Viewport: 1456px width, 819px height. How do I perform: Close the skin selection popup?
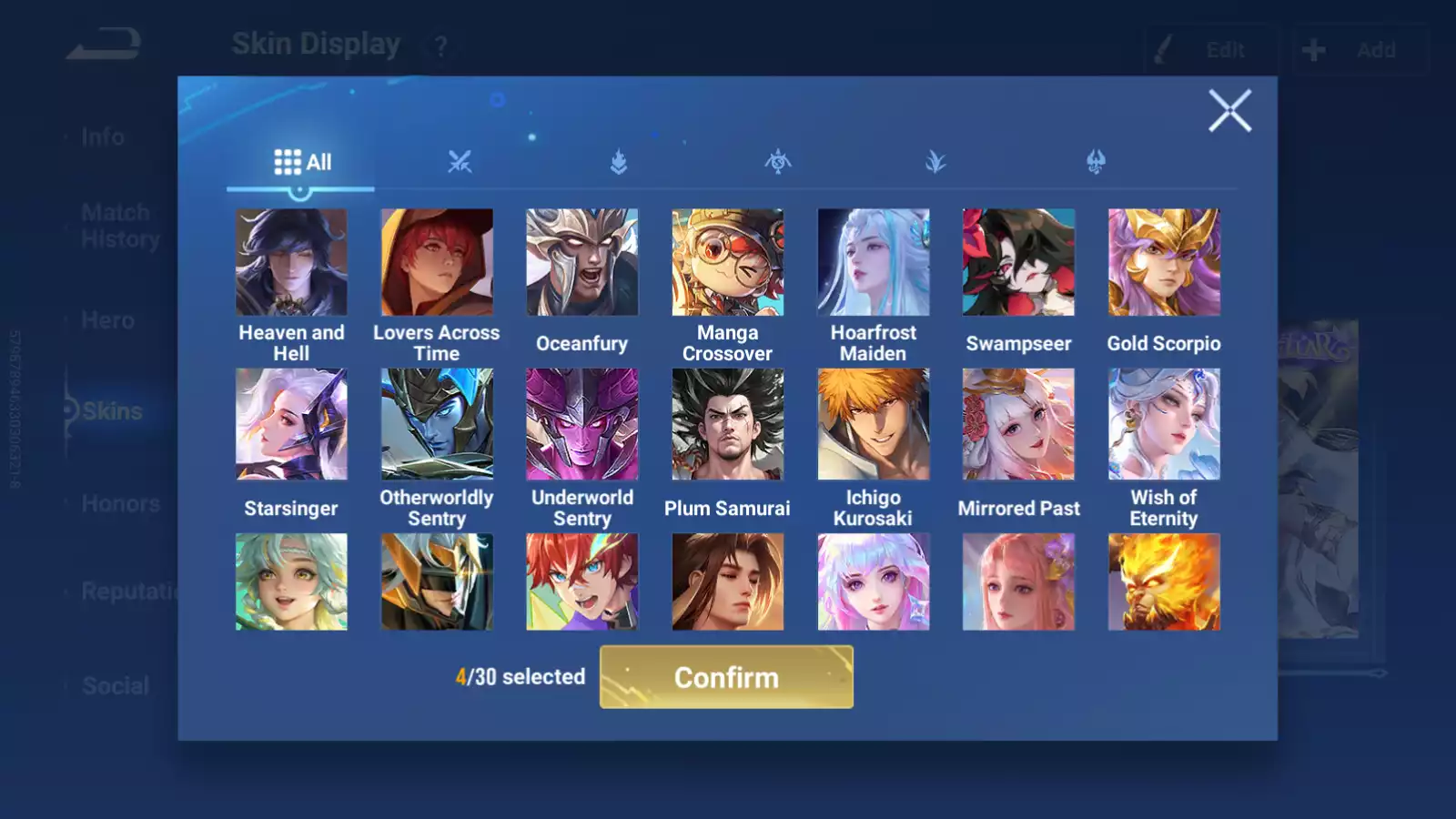coord(1229,111)
